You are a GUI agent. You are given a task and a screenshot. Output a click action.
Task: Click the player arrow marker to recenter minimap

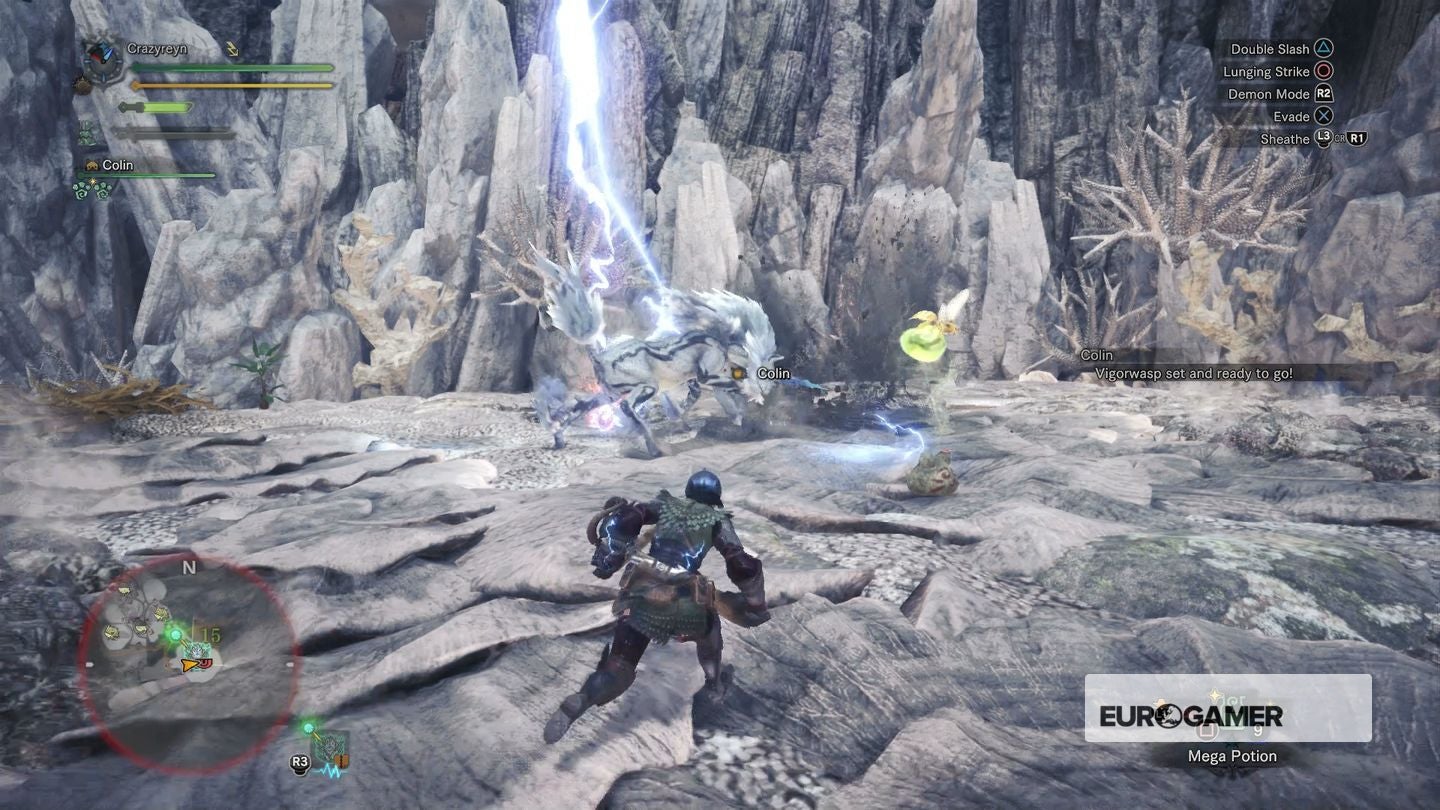[188, 665]
